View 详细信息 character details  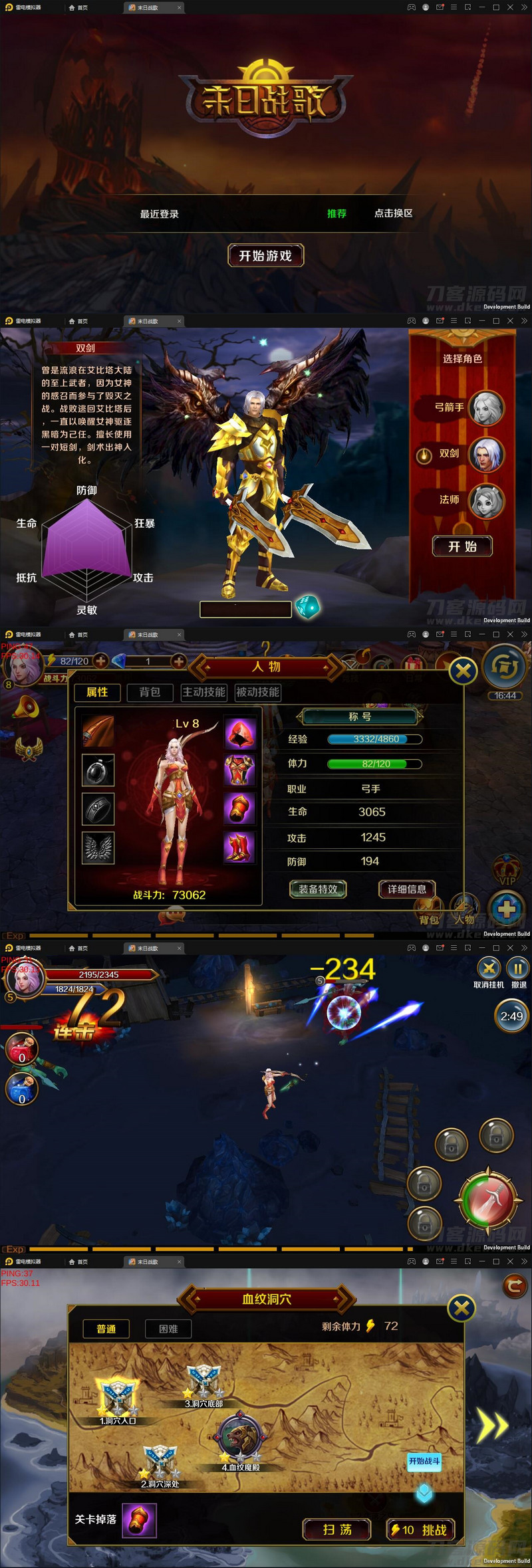click(406, 889)
